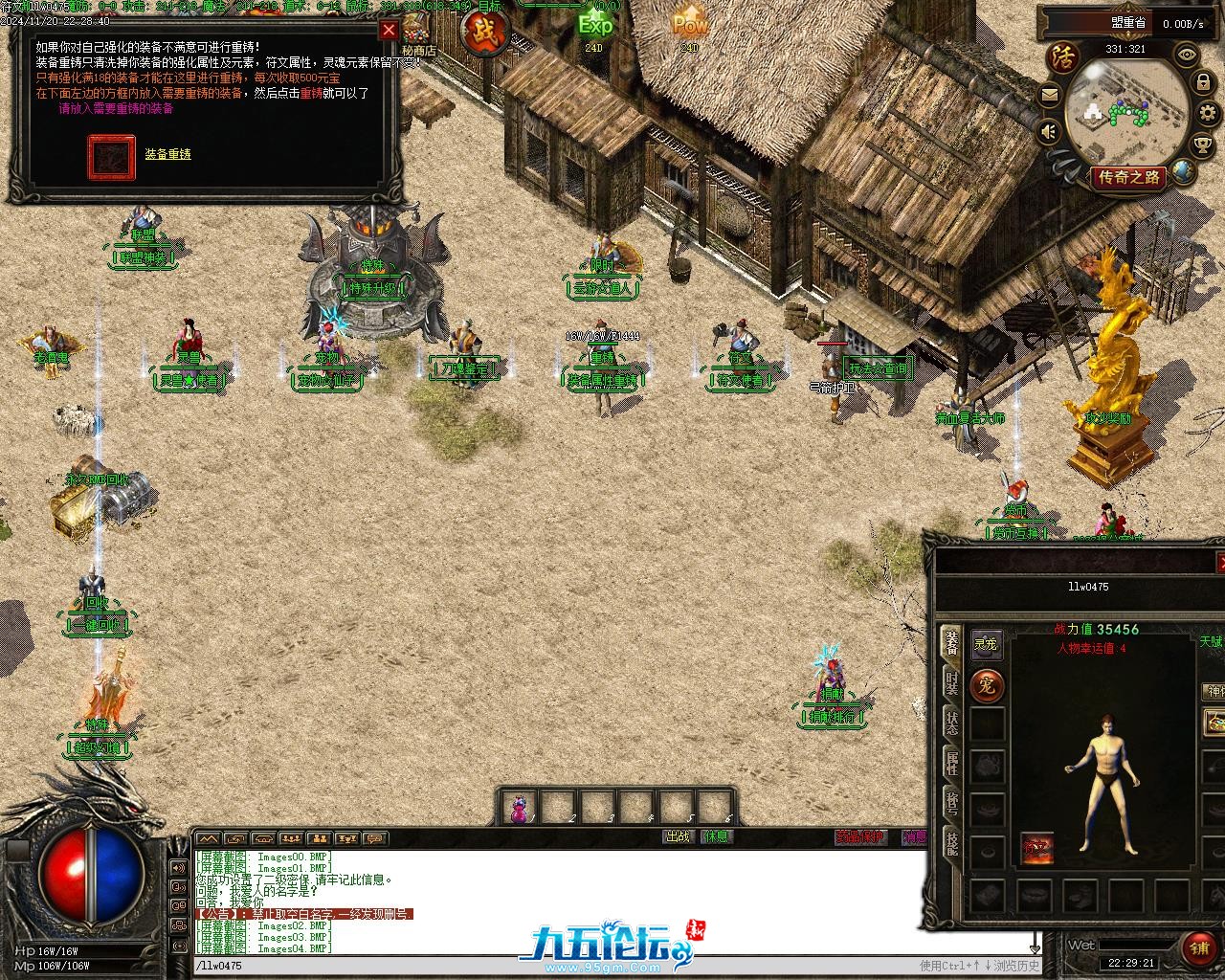1225x980 pixels.
Task: Open the Exp bonus icon
Action: 594,26
